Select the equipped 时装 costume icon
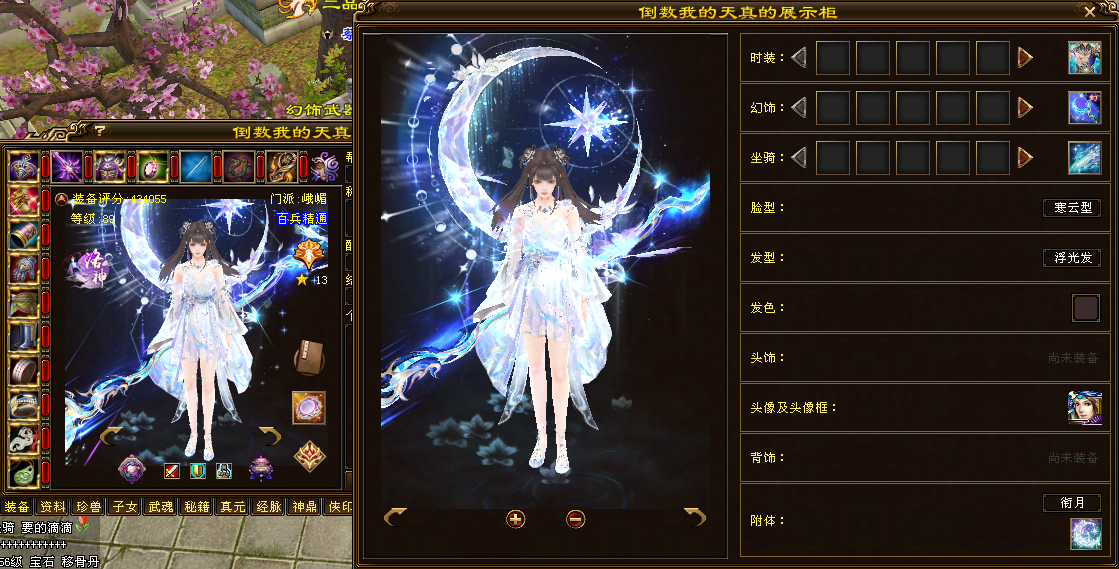Image resolution: width=1119 pixels, height=569 pixels. 1083,58
